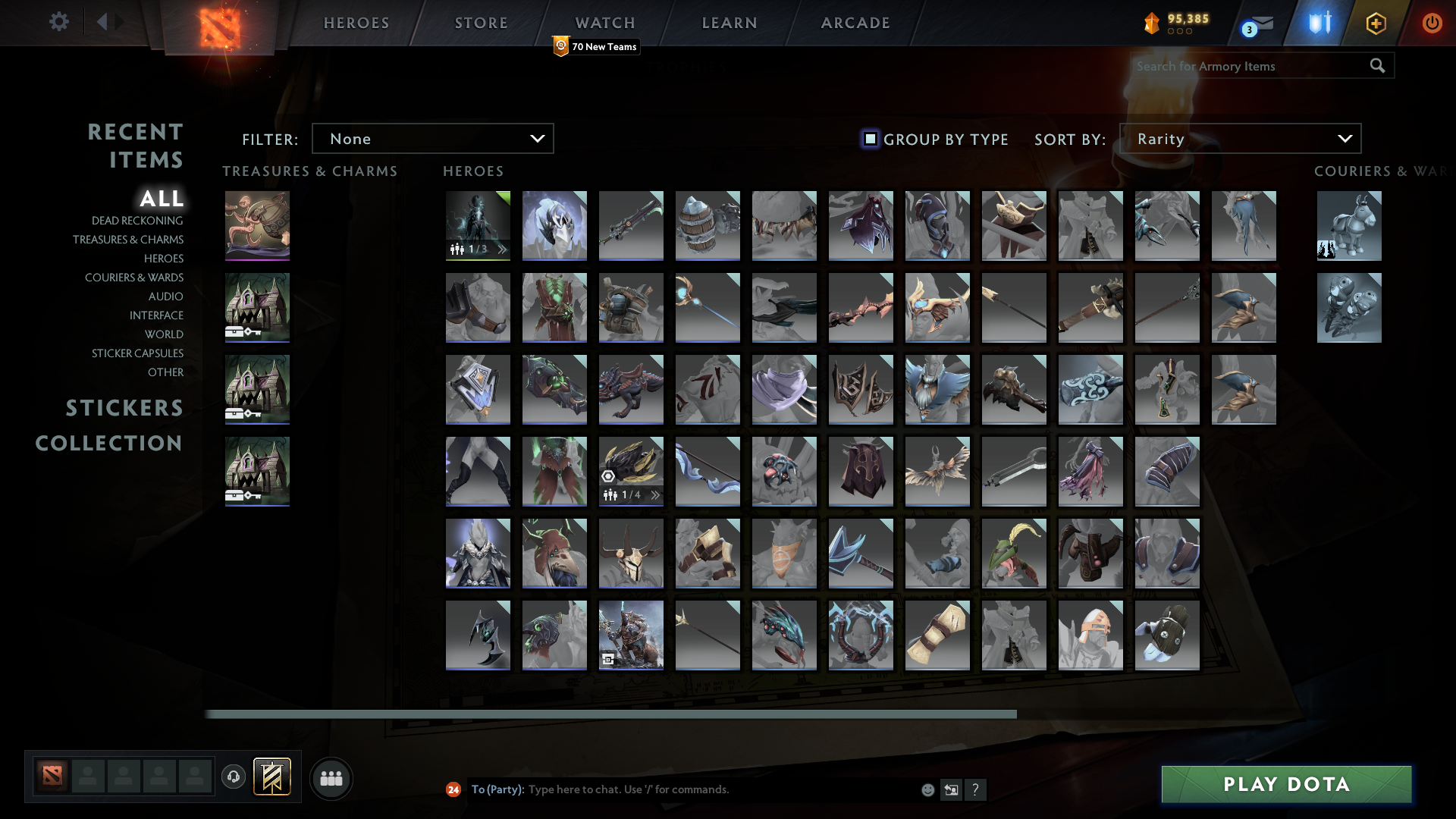Toggle the Group By Type checkbox
1456x819 pixels.
[x=869, y=139]
